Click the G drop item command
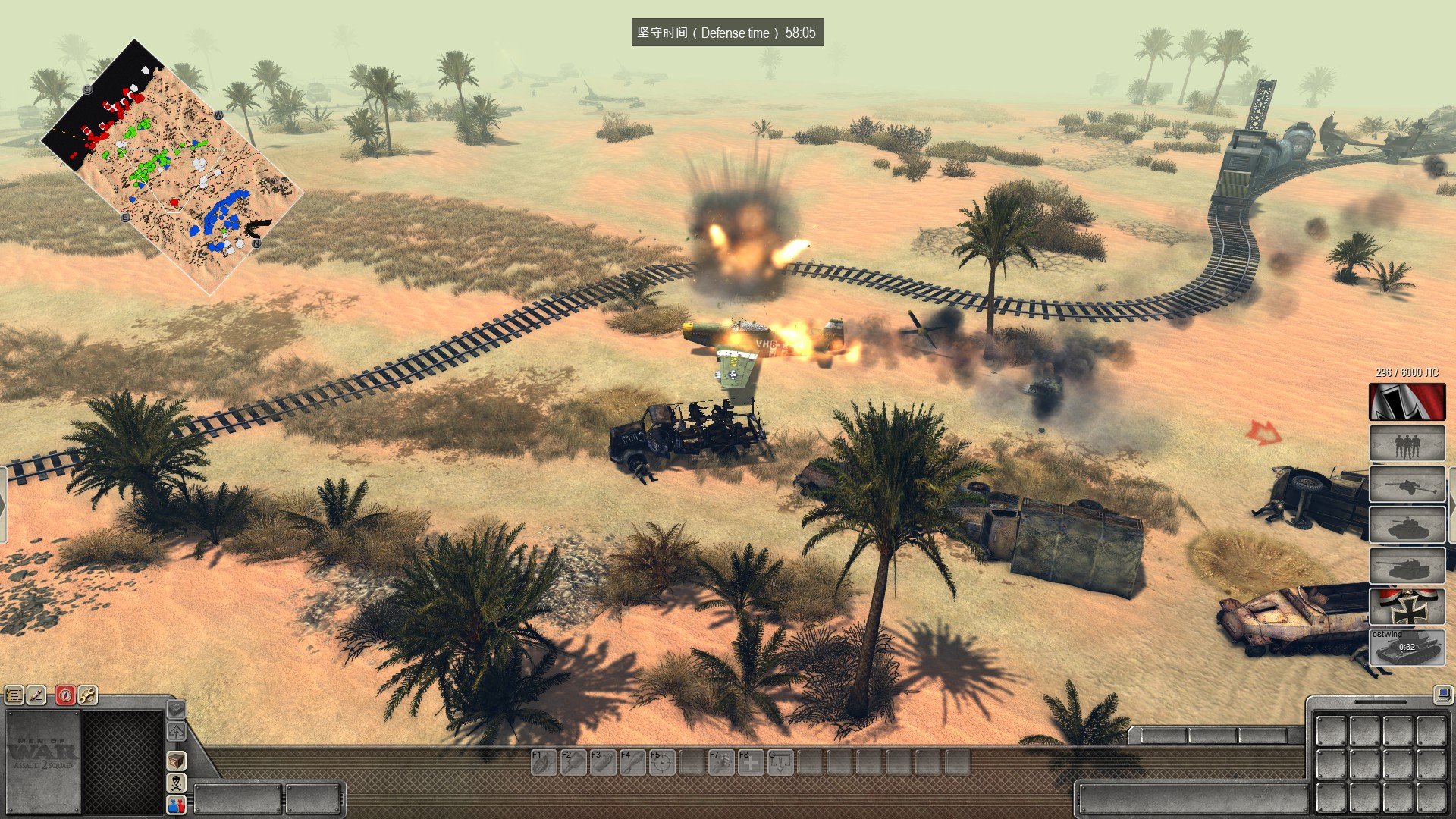The image size is (1456, 819). (x=780, y=762)
